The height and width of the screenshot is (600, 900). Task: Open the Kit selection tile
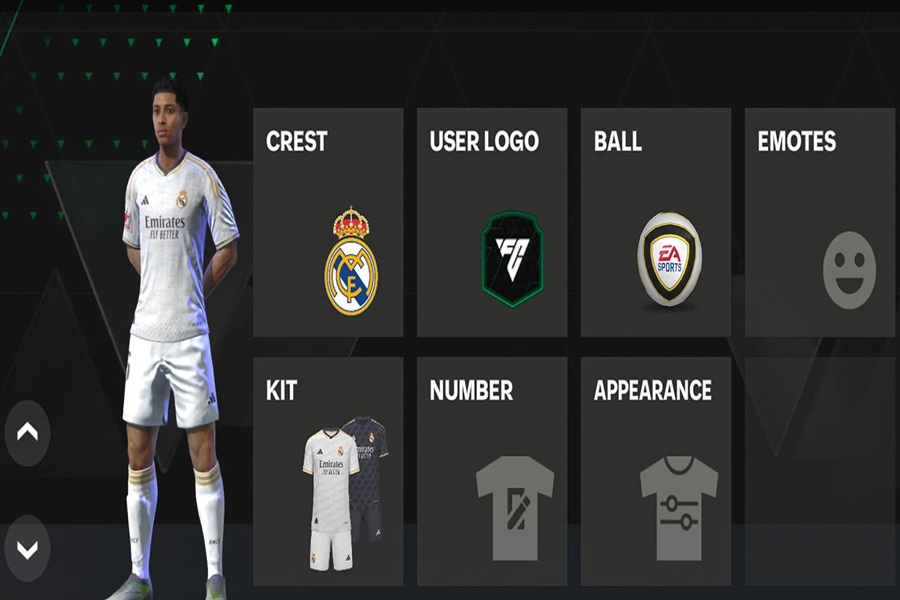pyautogui.click(x=328, y=471)
